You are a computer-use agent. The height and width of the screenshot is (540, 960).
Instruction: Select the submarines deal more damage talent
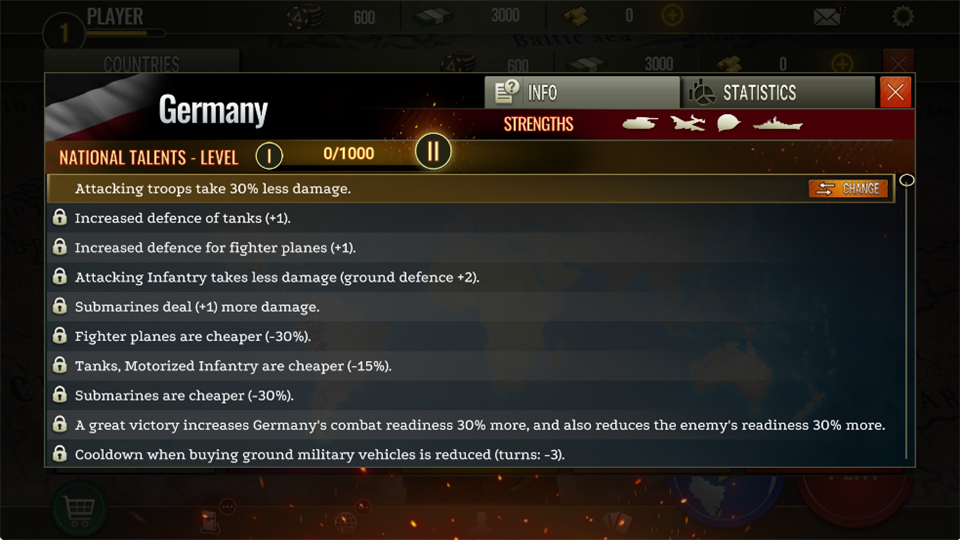(x=197, y=307)
